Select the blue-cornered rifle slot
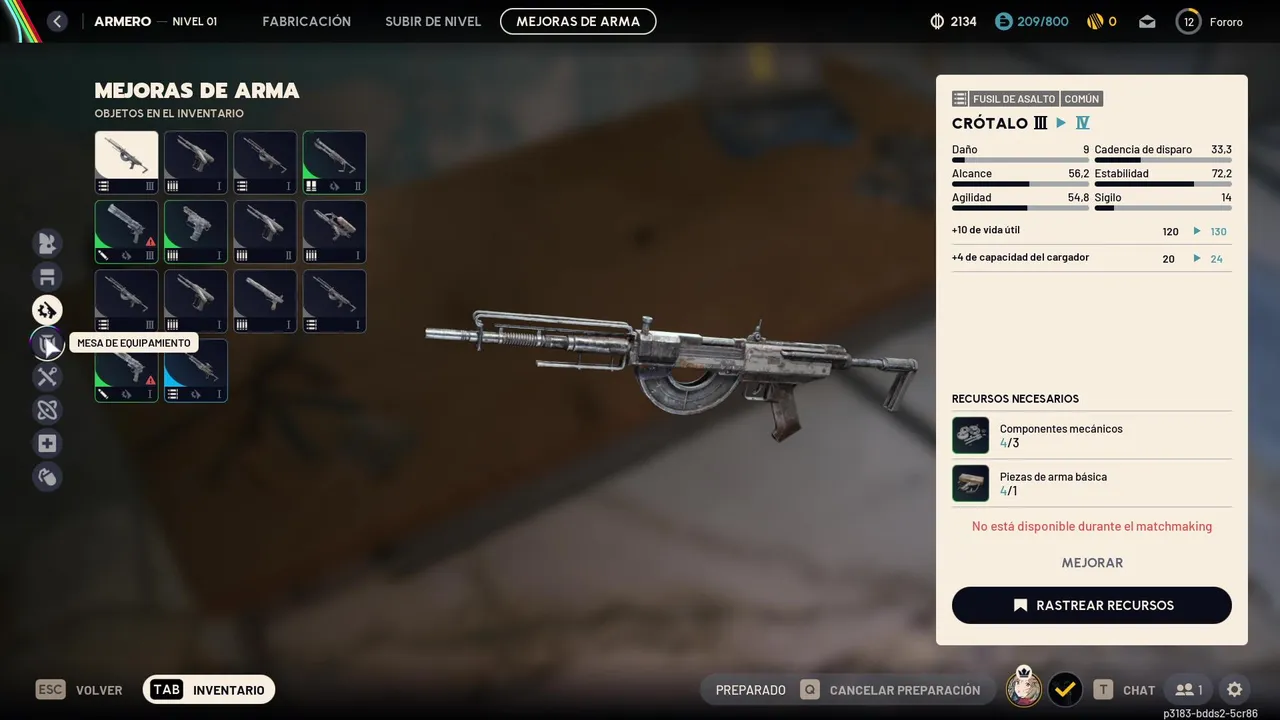 tap(196, 370)
